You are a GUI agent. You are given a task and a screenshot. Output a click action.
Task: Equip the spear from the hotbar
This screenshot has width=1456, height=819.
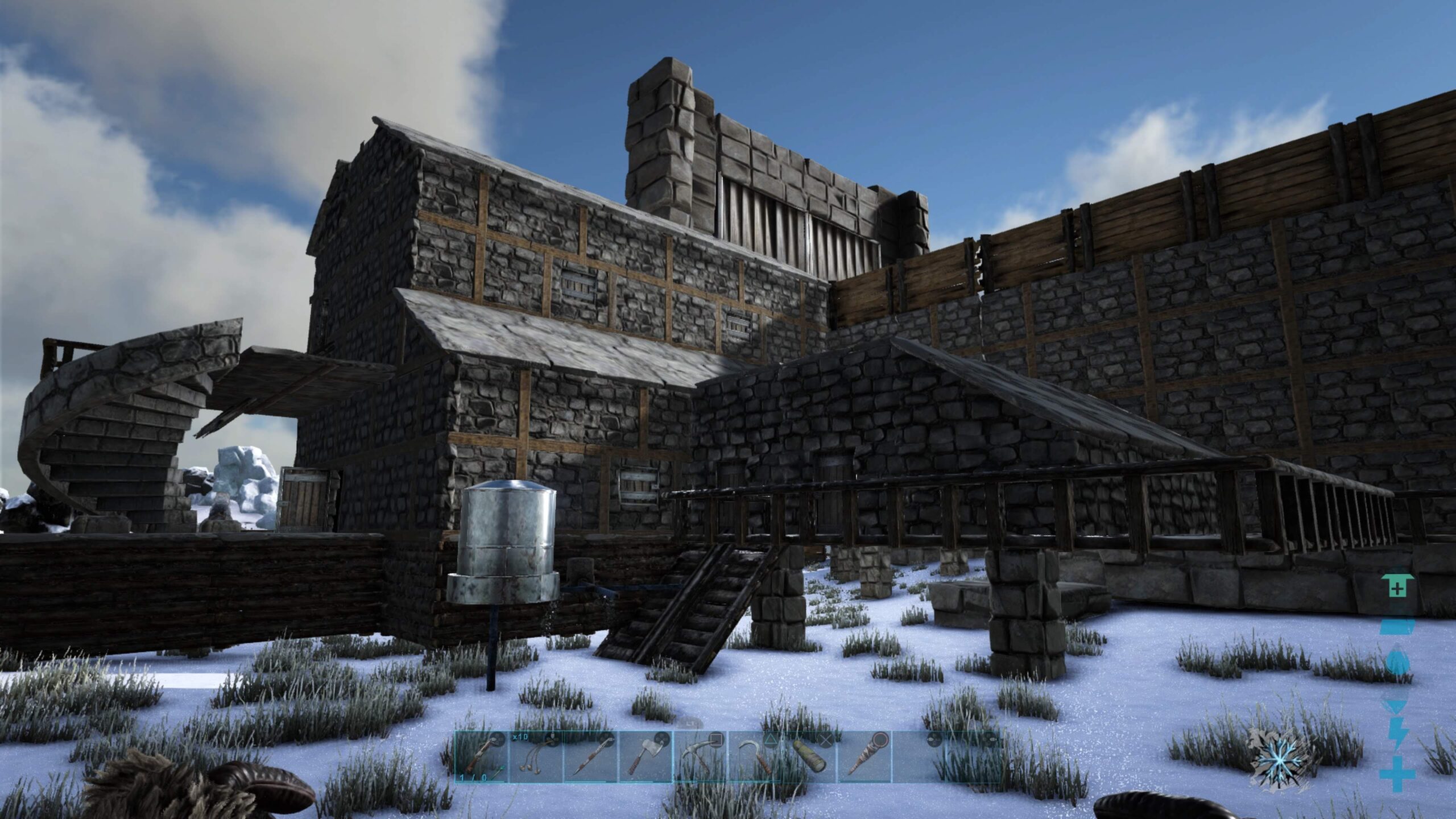(590, 757)
